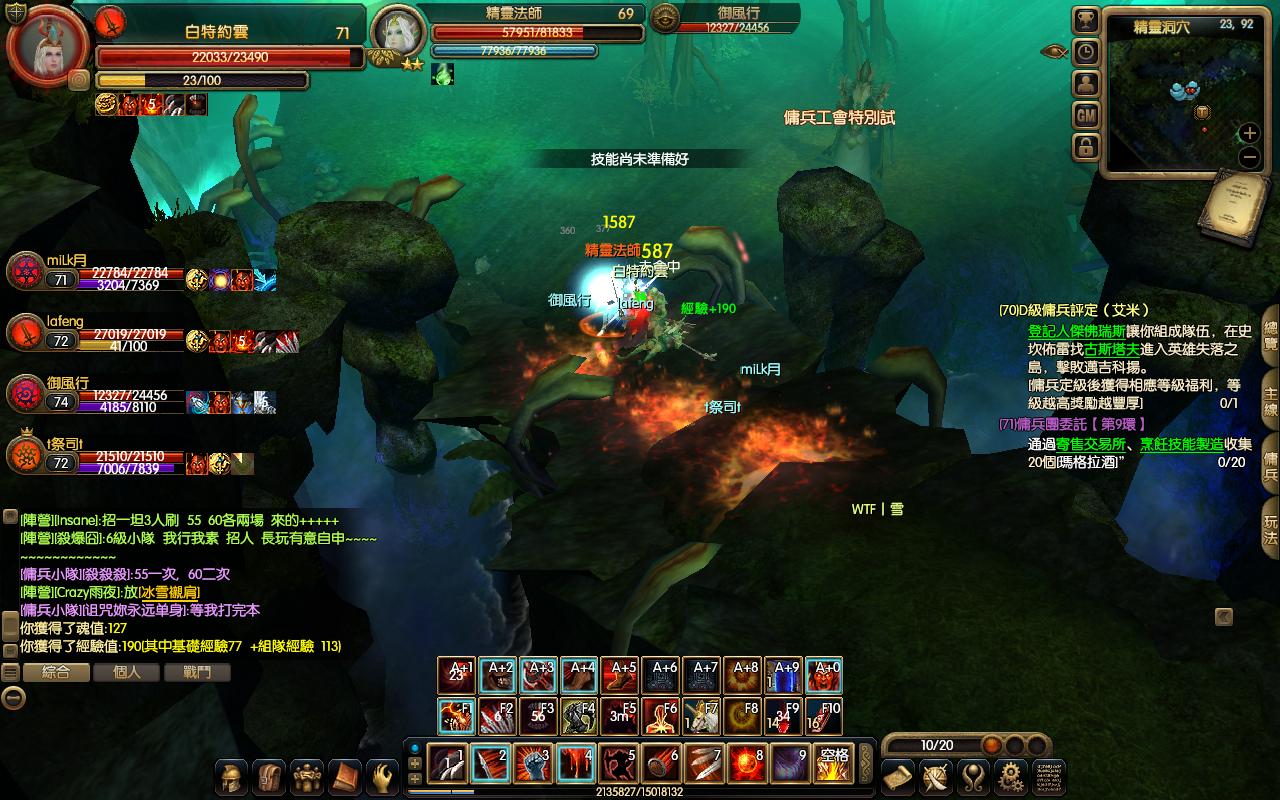Open the clock button beside minimap
This screenshot has height=800, width=1280.
pyautogui.click(x=1086, y=52)
